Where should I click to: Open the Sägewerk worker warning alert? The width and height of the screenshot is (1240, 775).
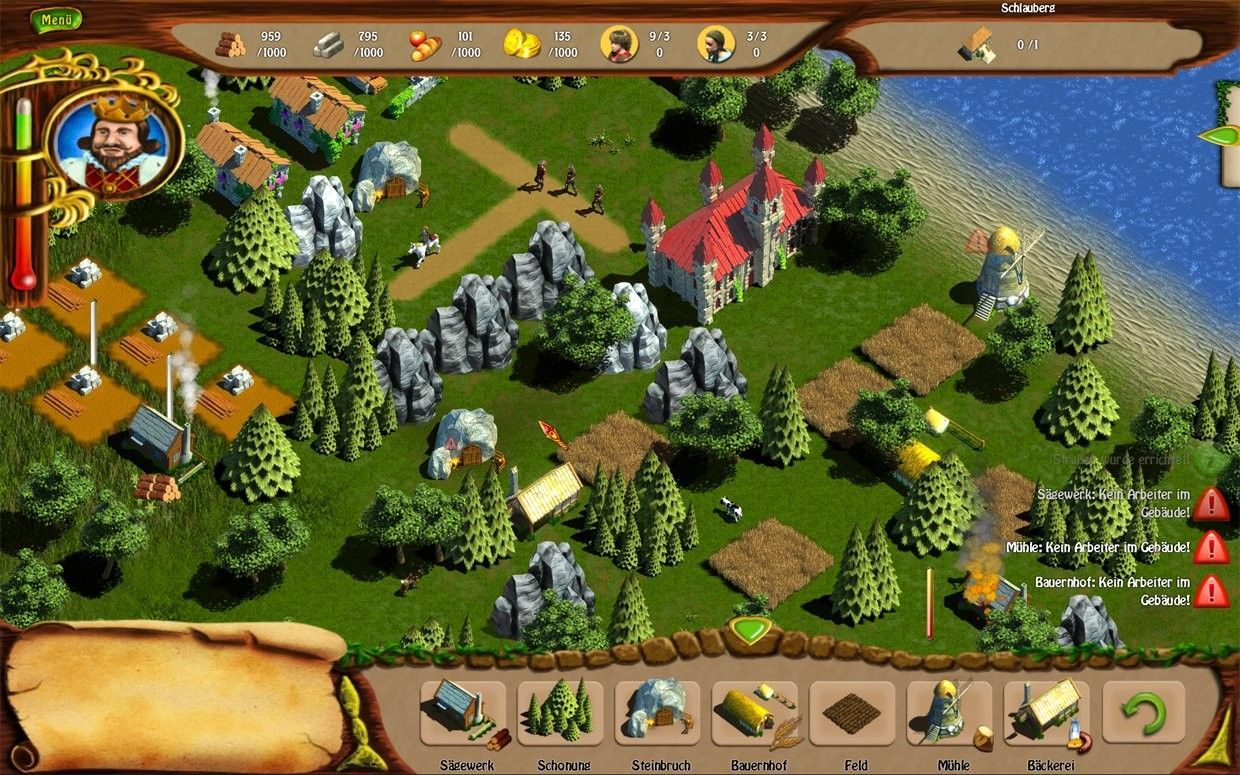(x=1211, y=503)
